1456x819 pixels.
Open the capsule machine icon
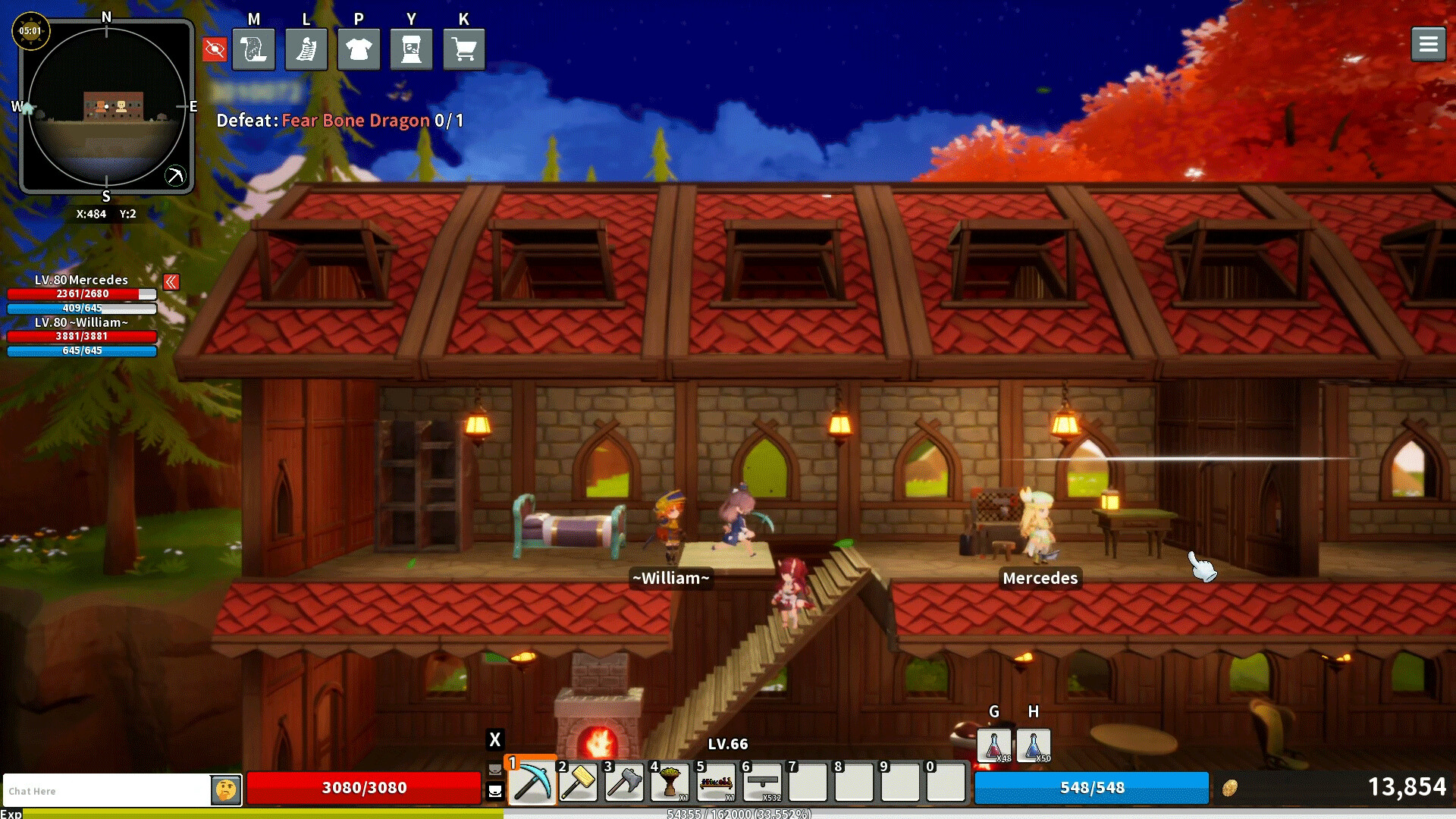[411, 50]
